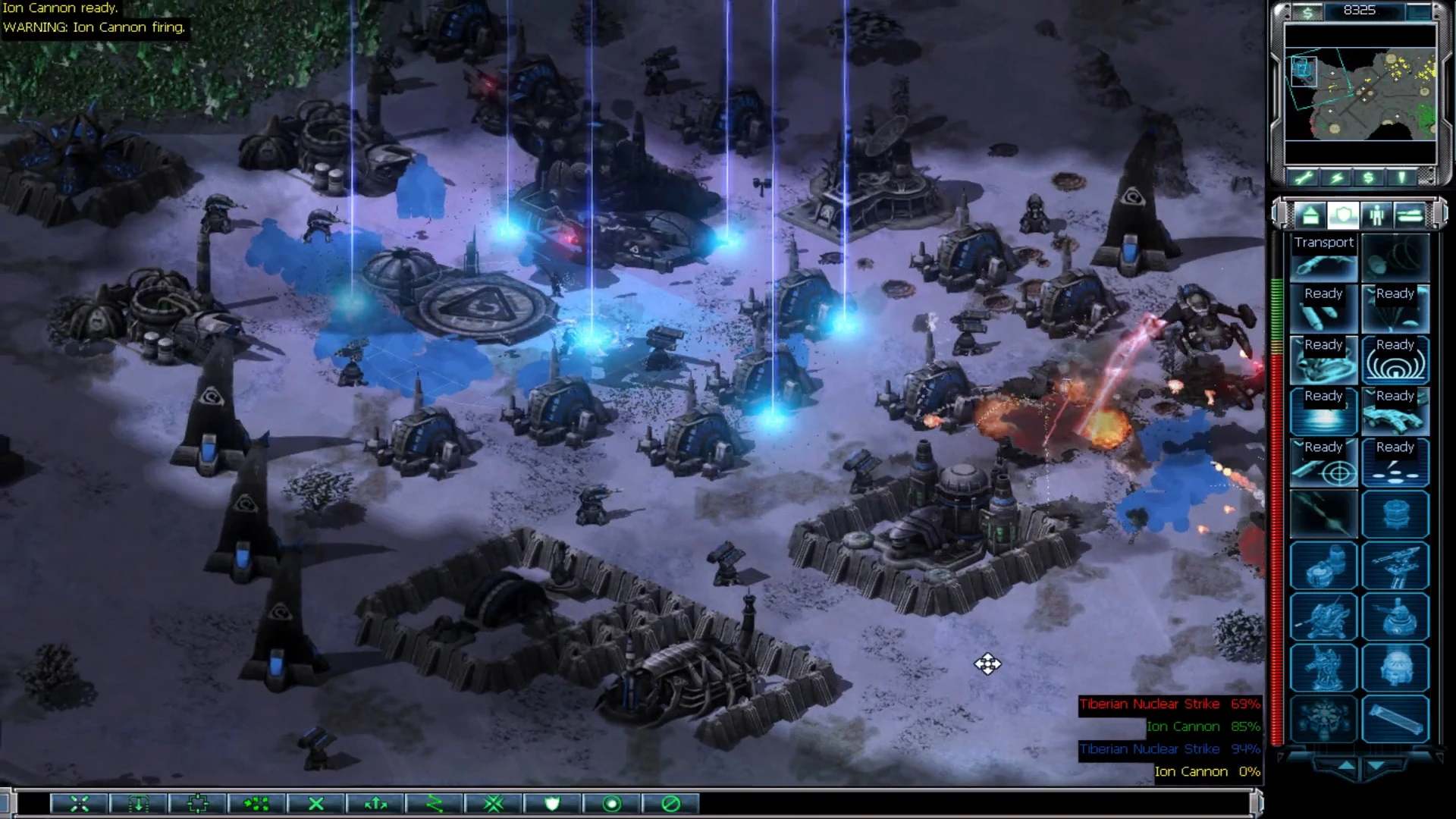This screenshot has height=819, width=1456.
Task: Plant a beacon using the flare icon
Action: click(1399, 177)
